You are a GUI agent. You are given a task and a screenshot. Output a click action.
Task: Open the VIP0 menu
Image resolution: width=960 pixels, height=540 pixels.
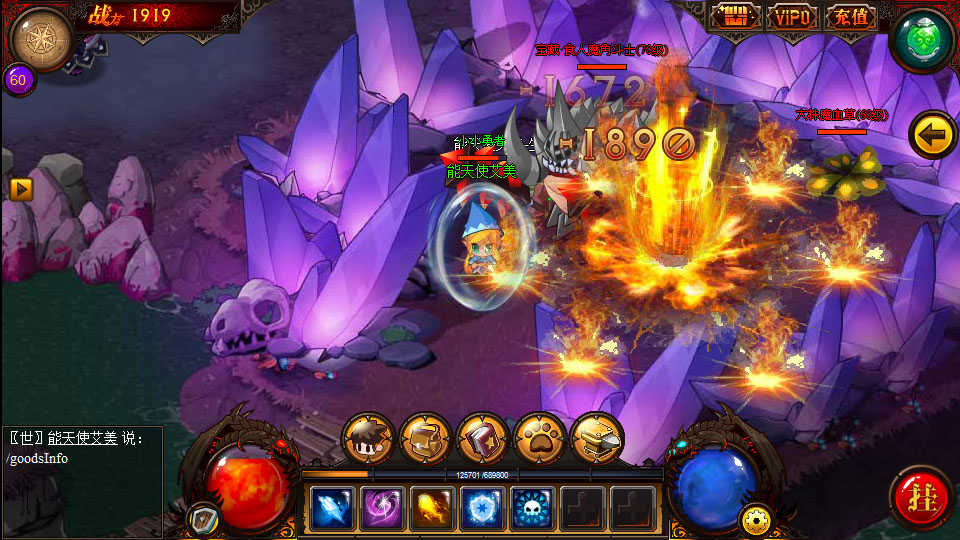tap(793, 17)
